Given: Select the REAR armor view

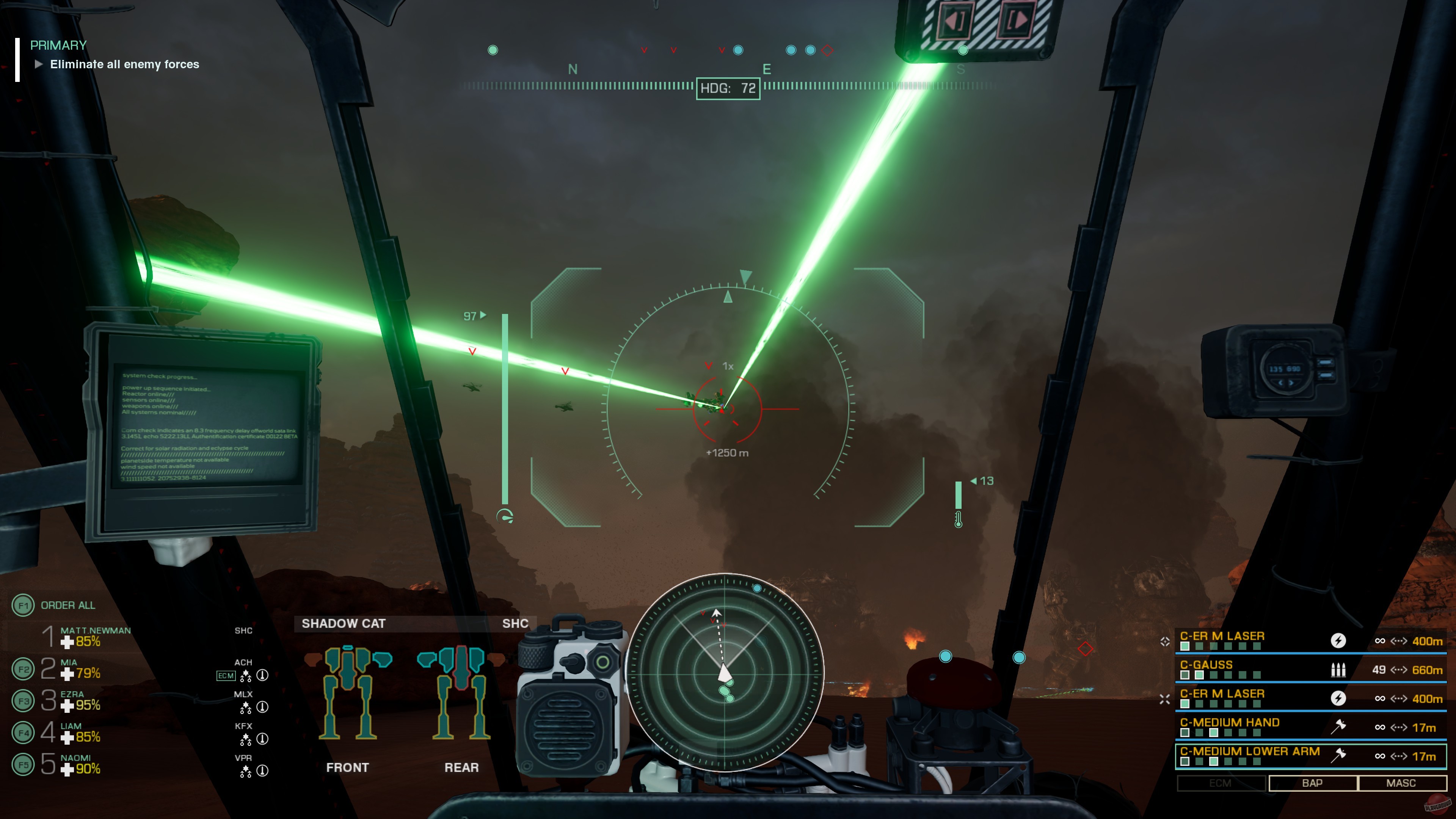Looking at the screenshot, I should pos(462,767).
